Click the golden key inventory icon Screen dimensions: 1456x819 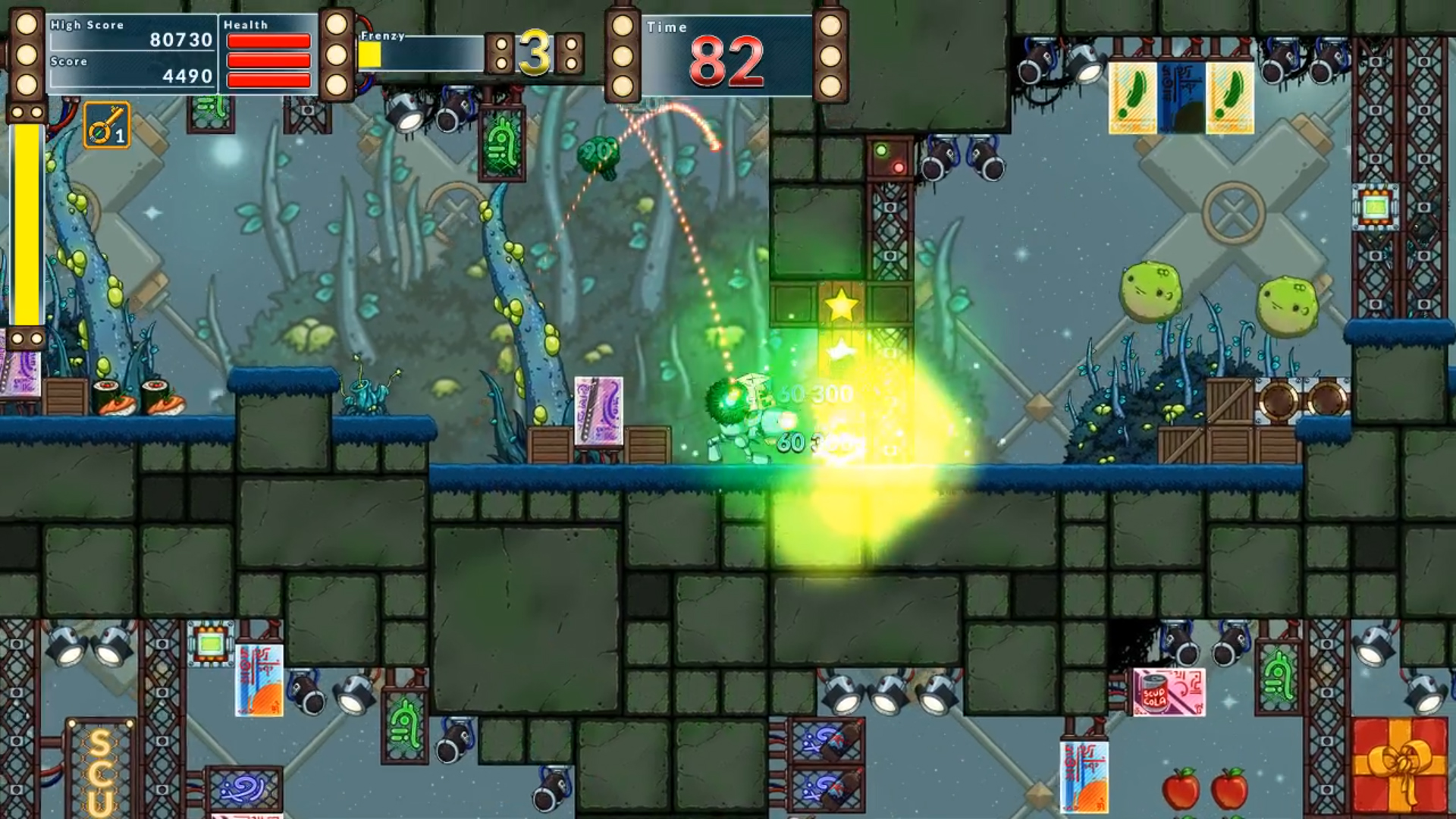pyautogui.click(x=106, y=125)
